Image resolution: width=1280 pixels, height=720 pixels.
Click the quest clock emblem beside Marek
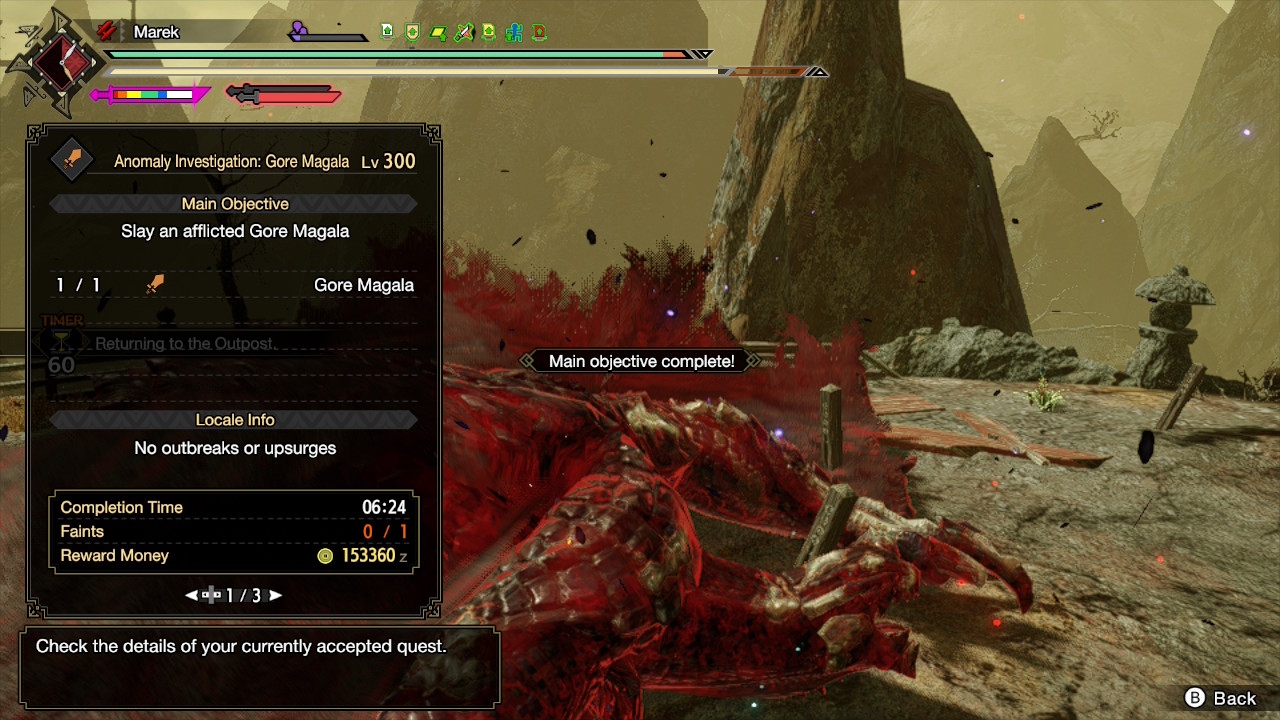pyautogui.click(x=61, y=64)
